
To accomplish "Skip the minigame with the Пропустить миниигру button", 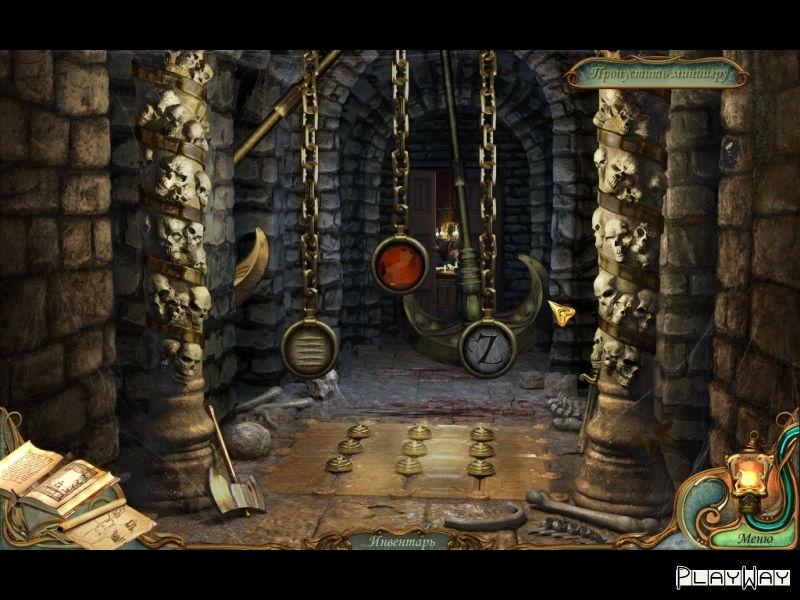I will click(x=656, y=73).
